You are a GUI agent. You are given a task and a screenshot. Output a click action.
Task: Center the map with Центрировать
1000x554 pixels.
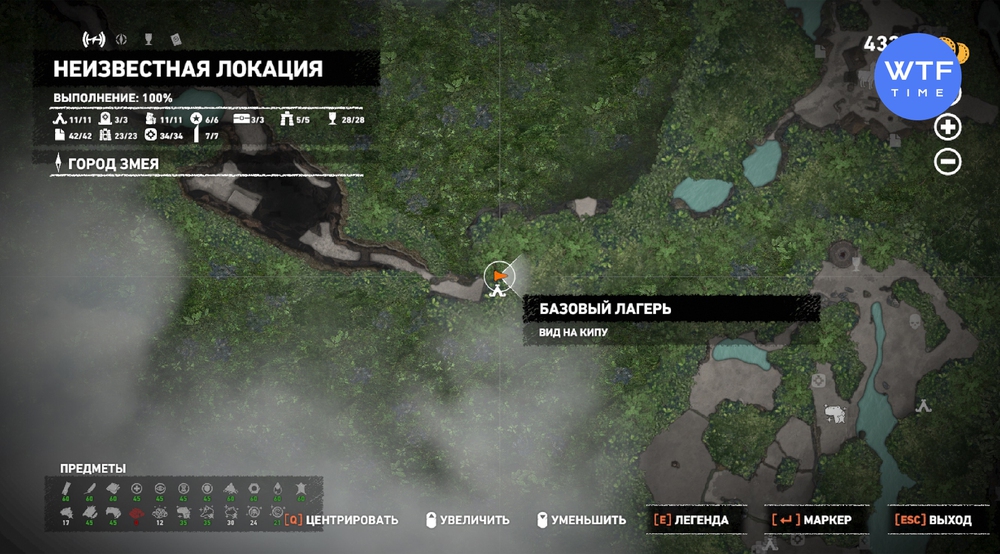pyautogui.click(x=341, y=520)
